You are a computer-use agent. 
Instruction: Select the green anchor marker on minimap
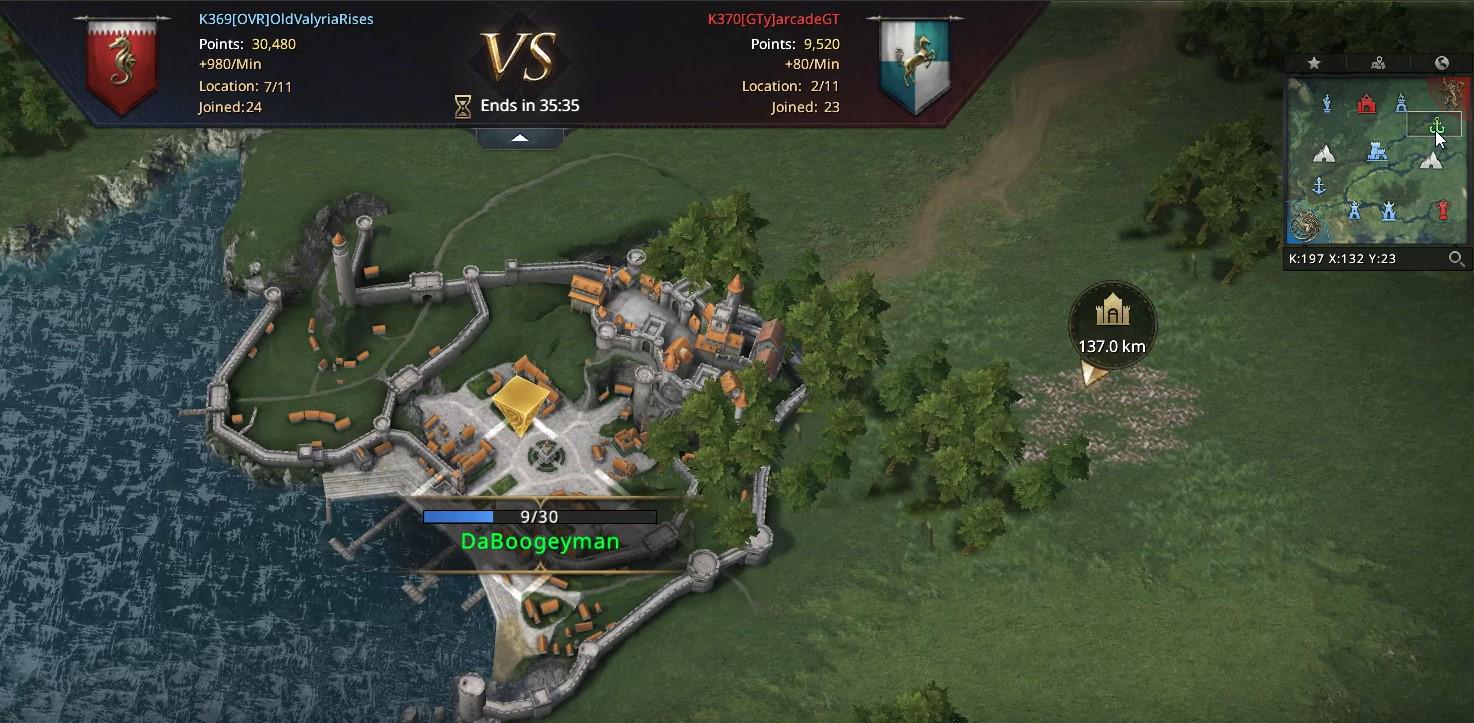pos(1437,127)
